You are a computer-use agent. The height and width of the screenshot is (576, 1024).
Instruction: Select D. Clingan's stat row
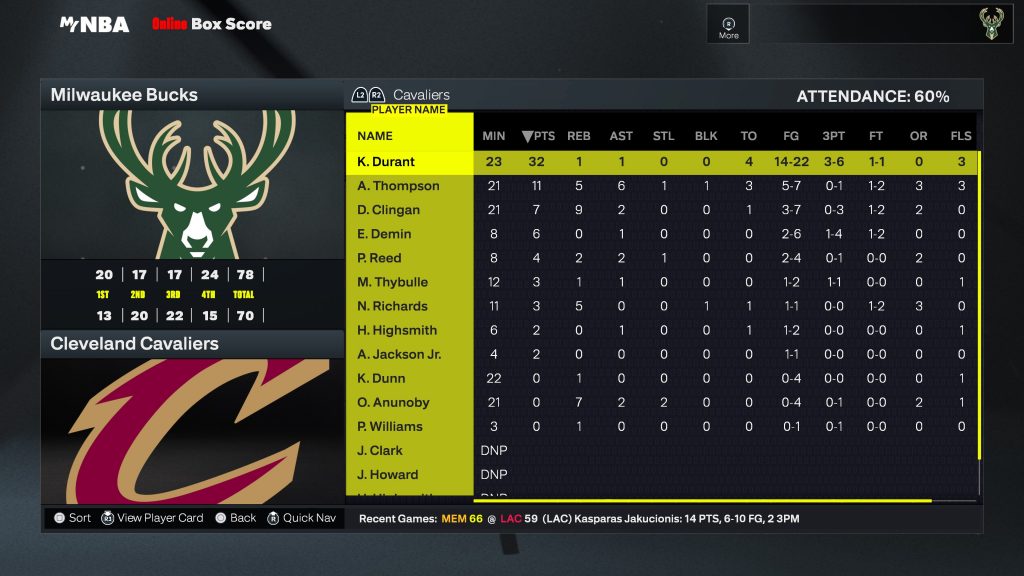tap(389, 210)
